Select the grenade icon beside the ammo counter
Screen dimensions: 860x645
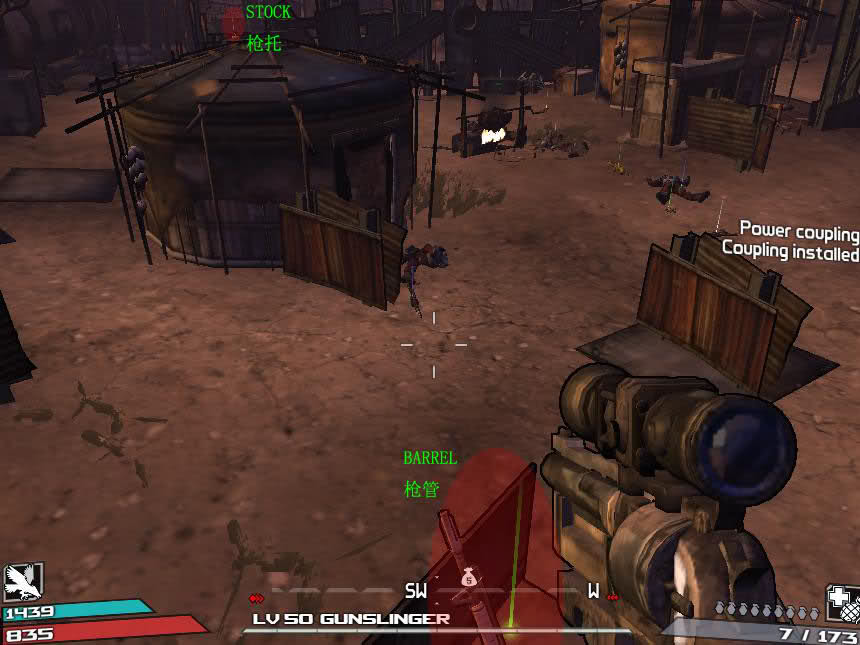point(841,603)
